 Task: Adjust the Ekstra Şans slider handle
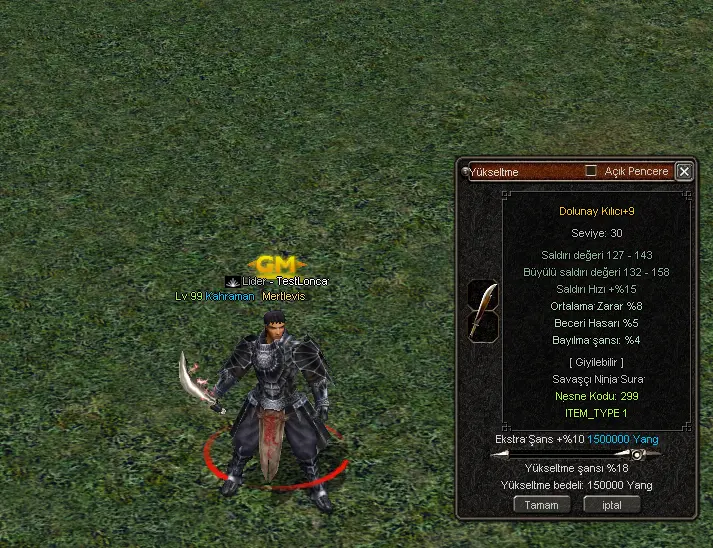click(636, 455)
